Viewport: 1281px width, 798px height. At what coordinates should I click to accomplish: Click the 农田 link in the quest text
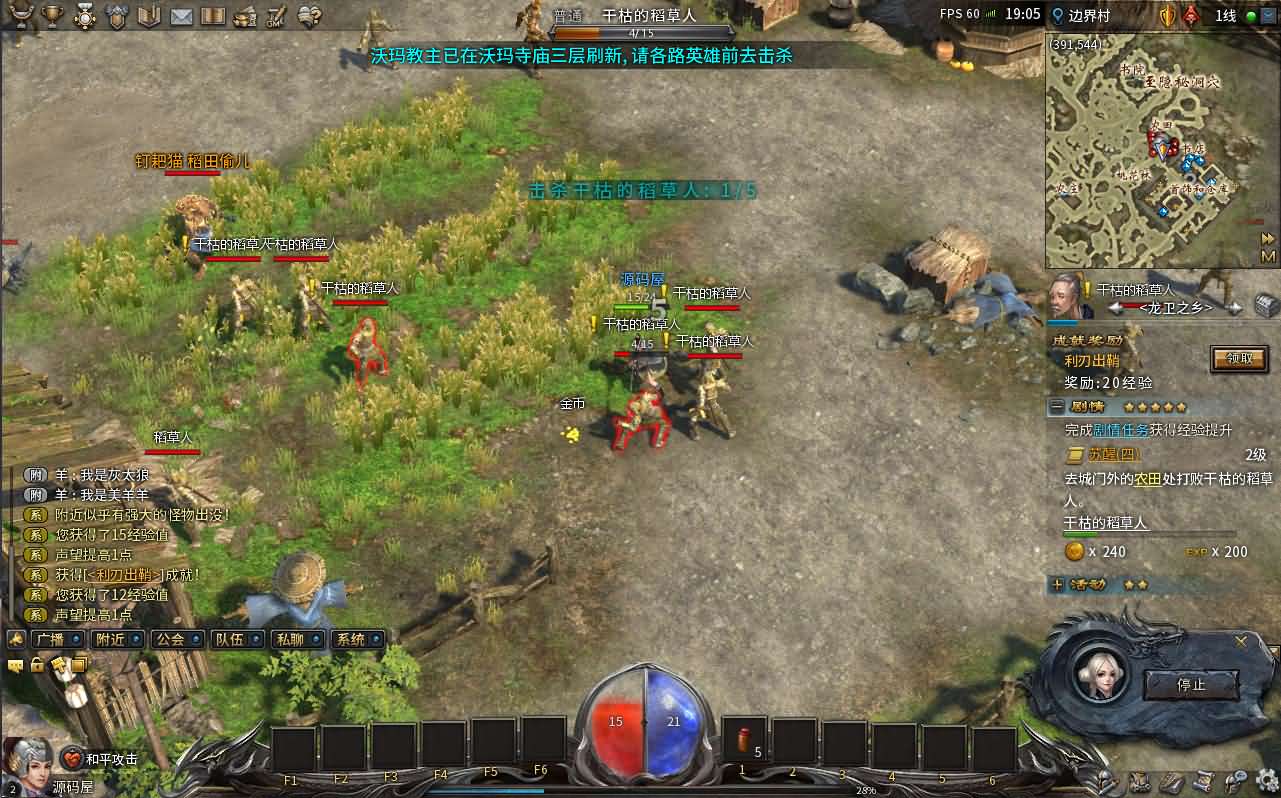(x=1146, y=479)
